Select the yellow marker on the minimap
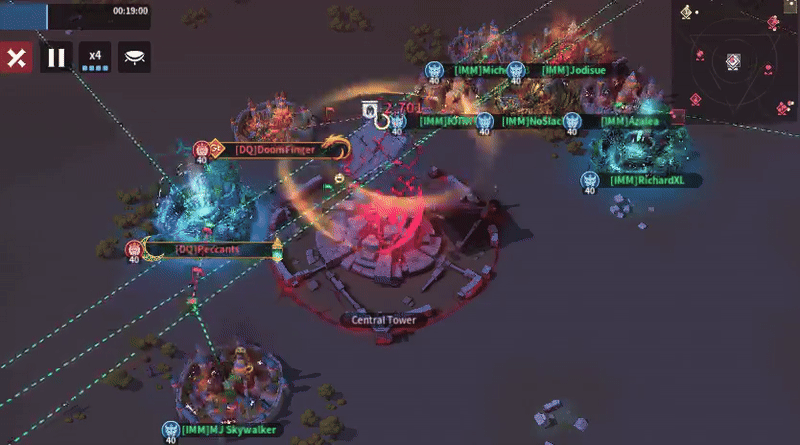Screen dimensions: 800x445 click(x=686, y=12)
